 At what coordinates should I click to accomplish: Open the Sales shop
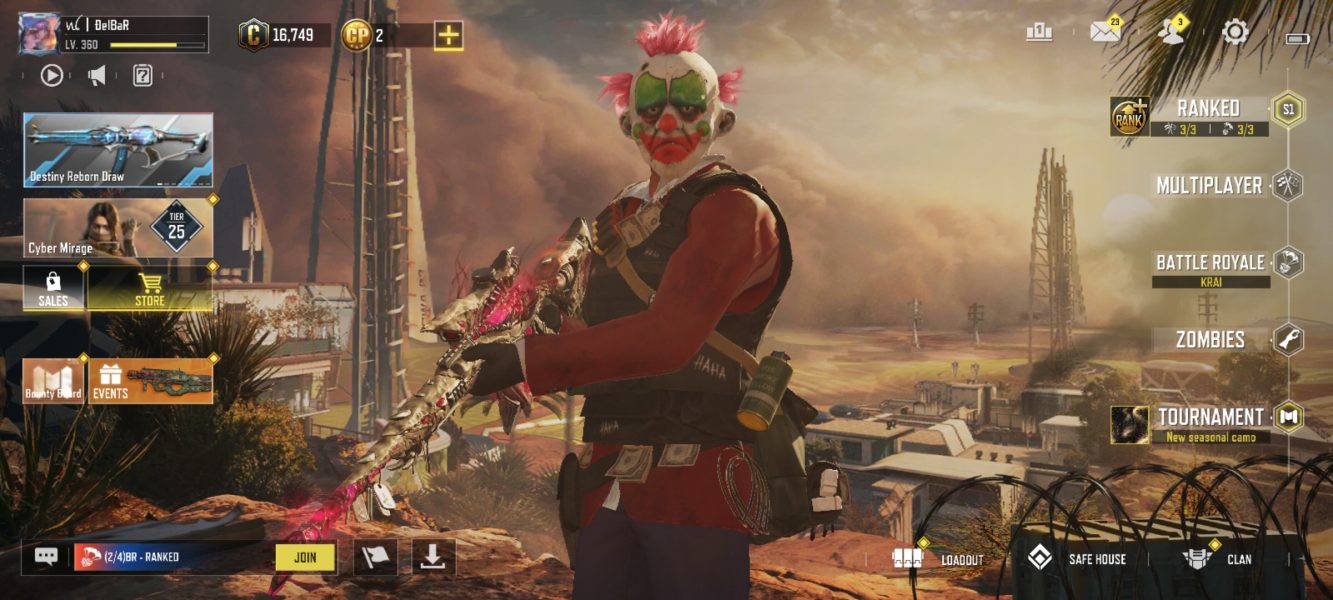(54, 288)
